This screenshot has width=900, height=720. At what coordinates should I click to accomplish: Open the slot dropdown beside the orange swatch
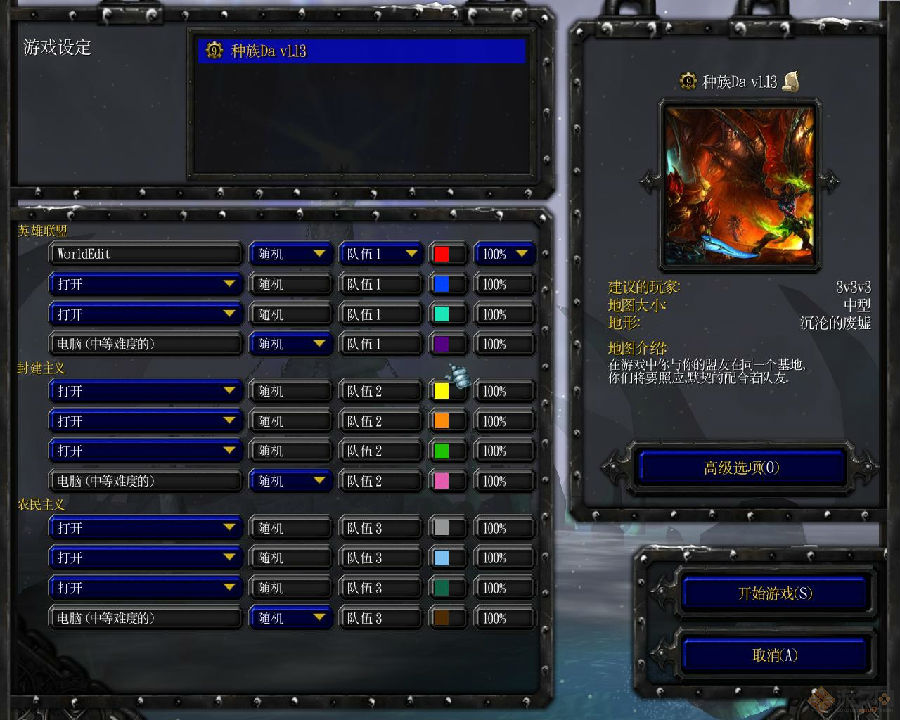point(145,421)
